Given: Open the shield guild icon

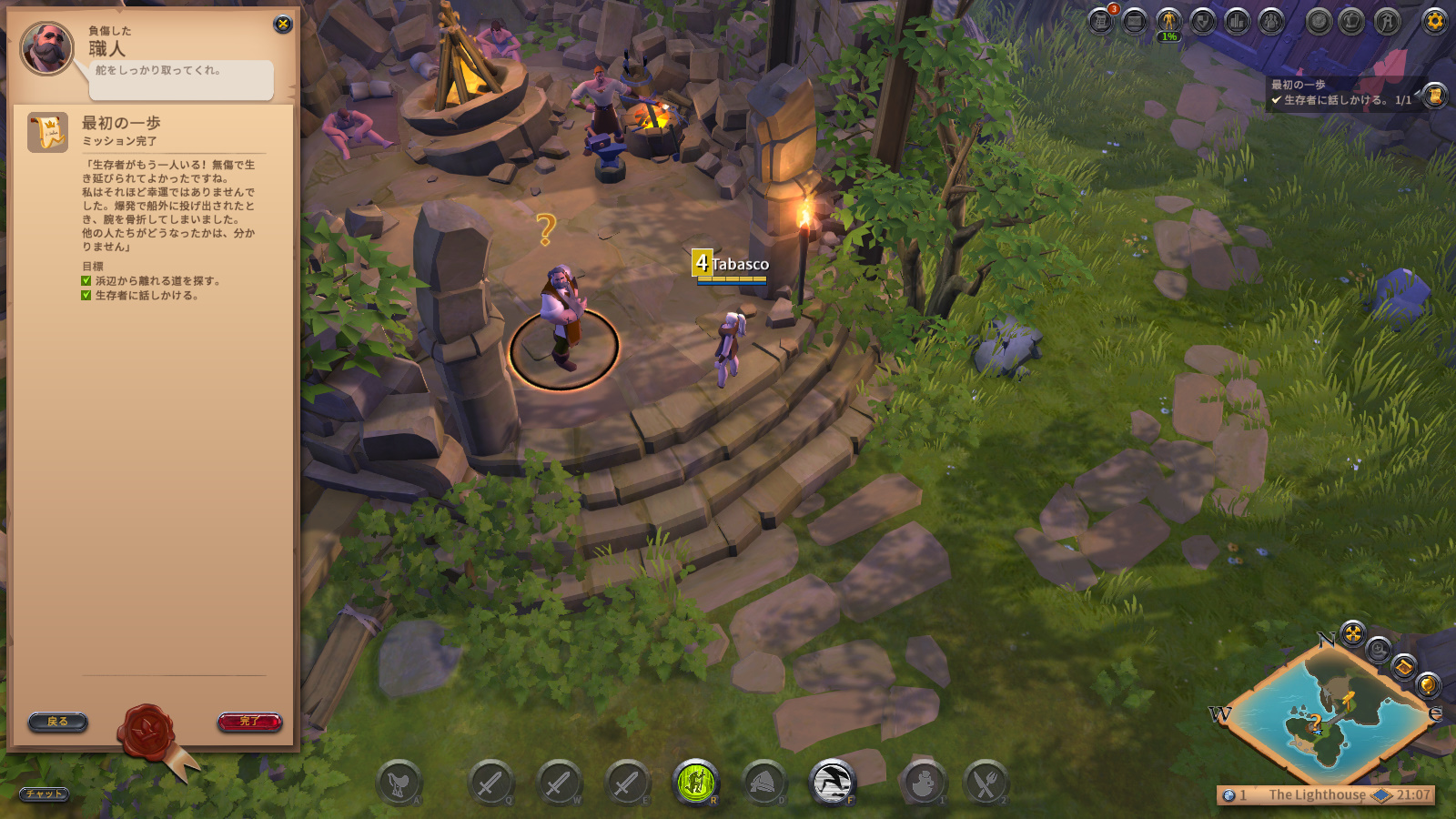Looking at the screenshot, I should click(x=1203, y=21).
